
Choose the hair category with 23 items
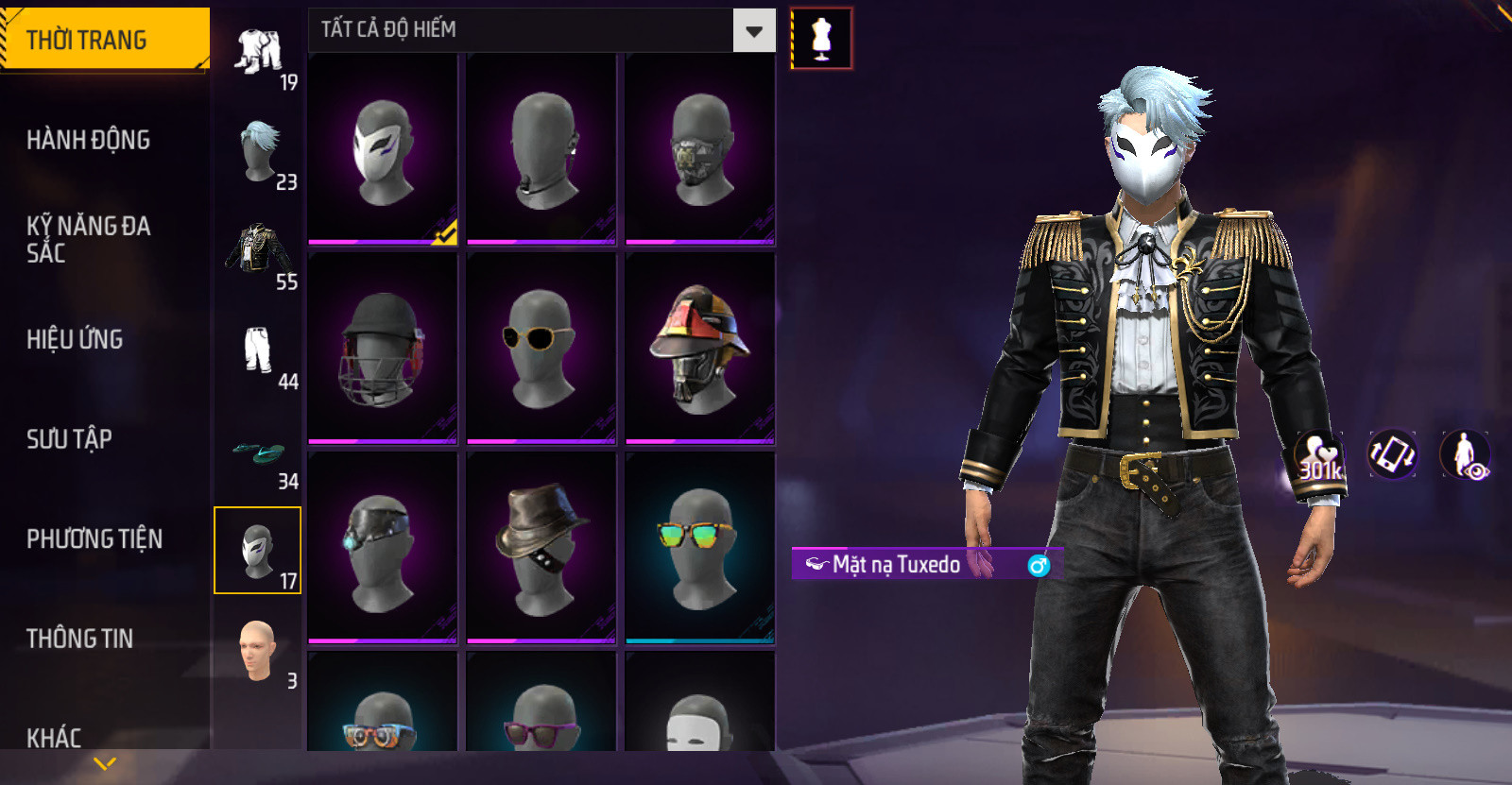(x=259, y=151)
